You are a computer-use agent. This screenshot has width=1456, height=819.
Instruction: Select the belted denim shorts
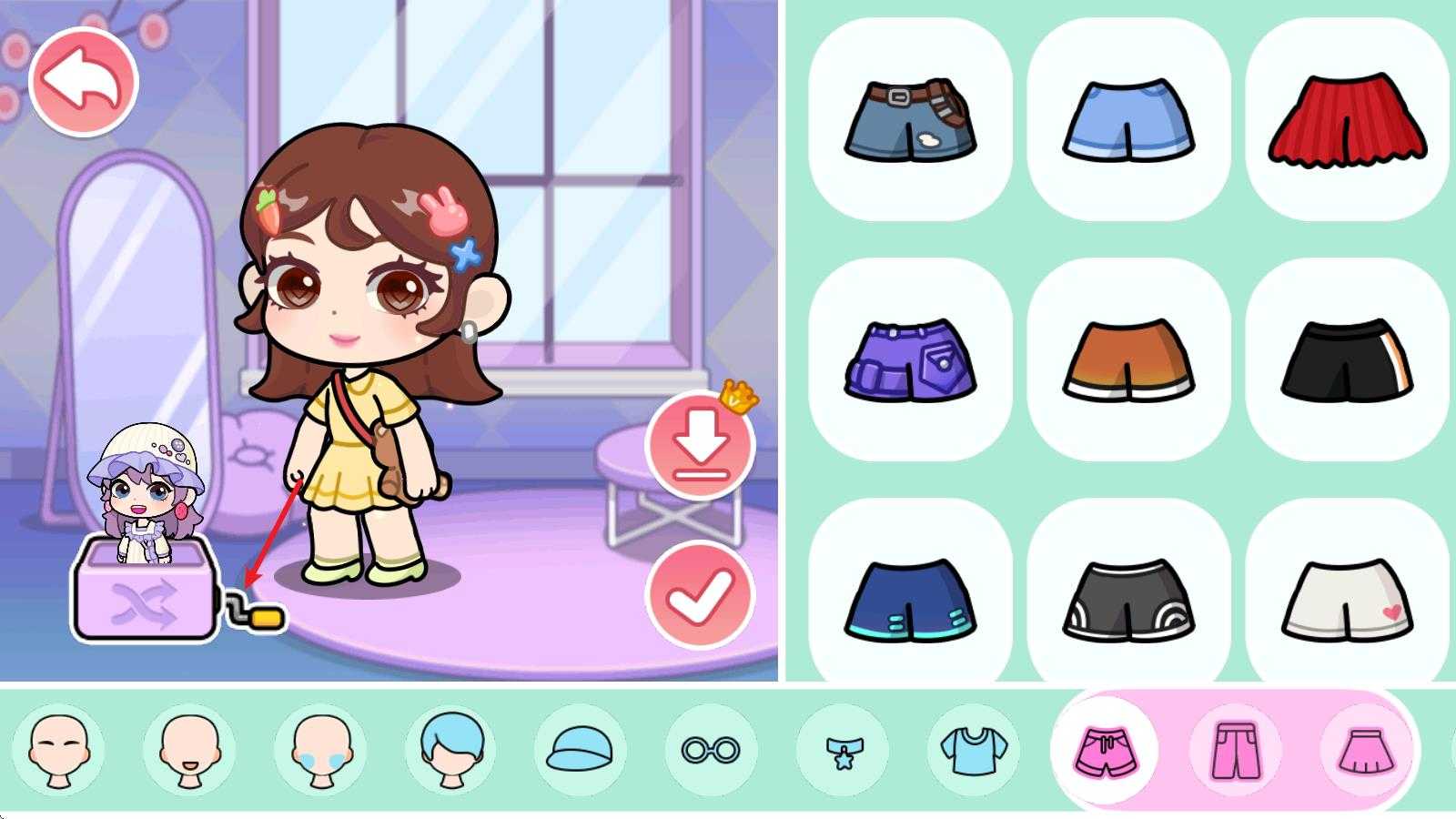click(910, 120)
